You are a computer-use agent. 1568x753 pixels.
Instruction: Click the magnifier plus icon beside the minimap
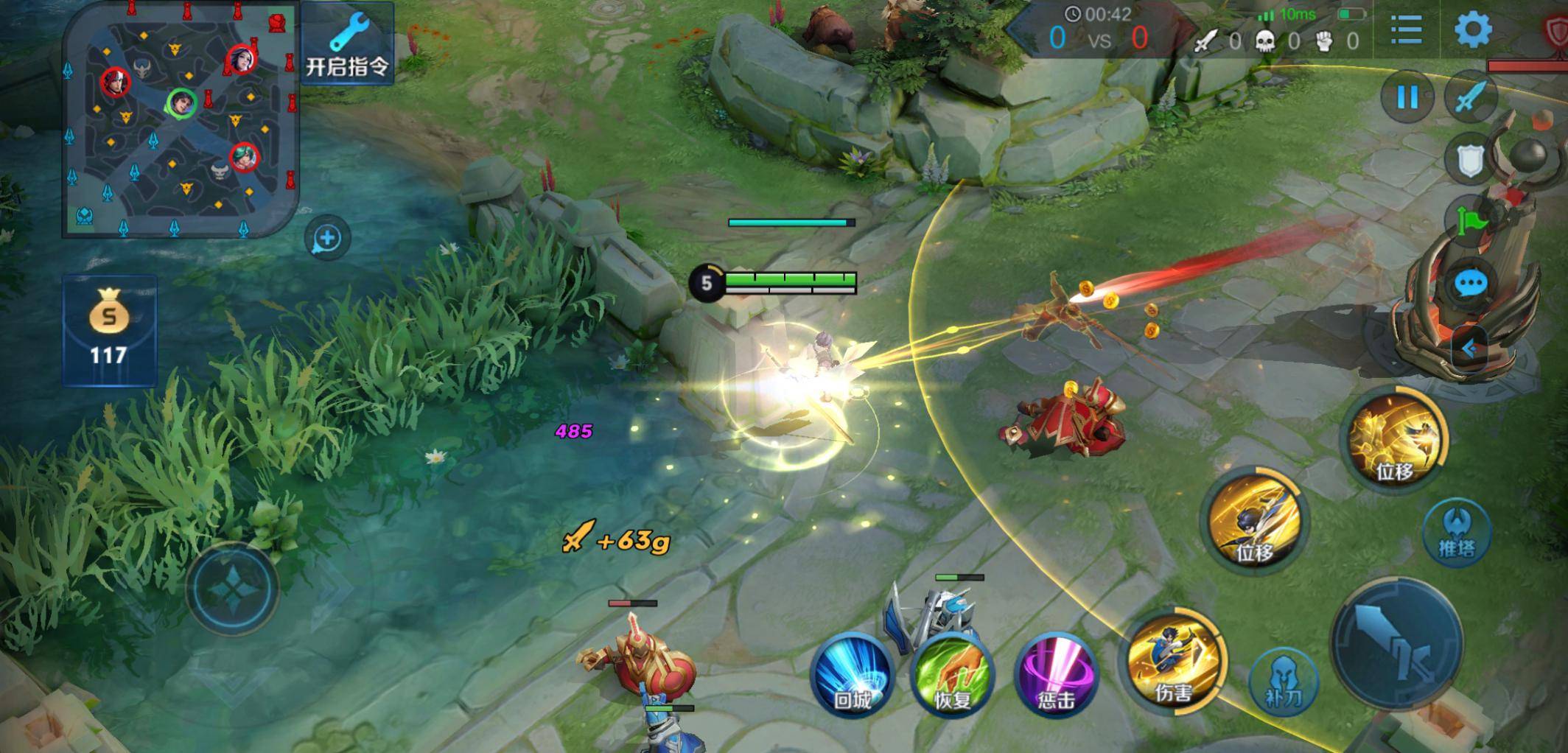pyautogui.click(x=327, y=238)
